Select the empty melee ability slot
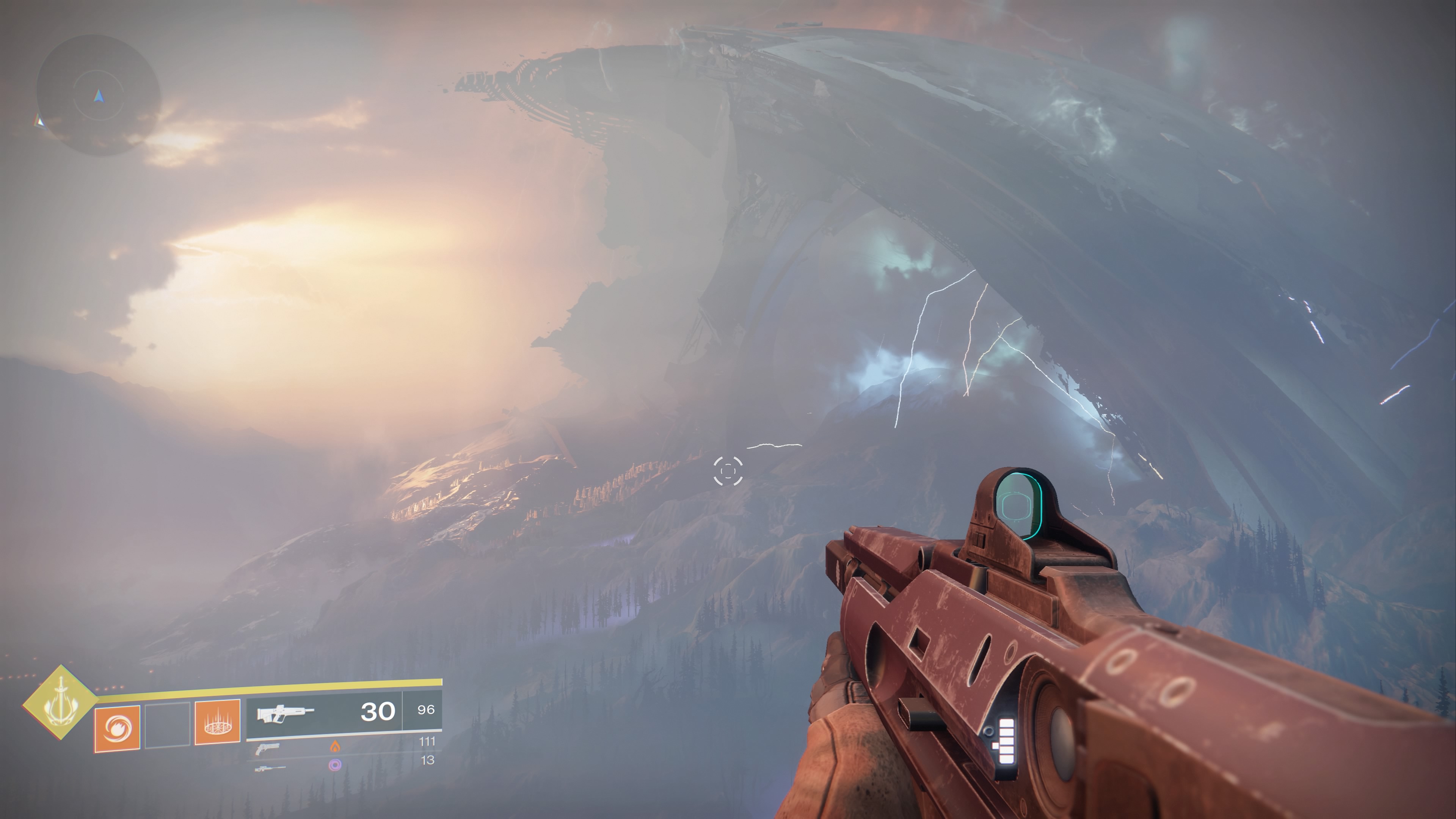The height and width of the screenshot is (819, 1456). point(167,725)
